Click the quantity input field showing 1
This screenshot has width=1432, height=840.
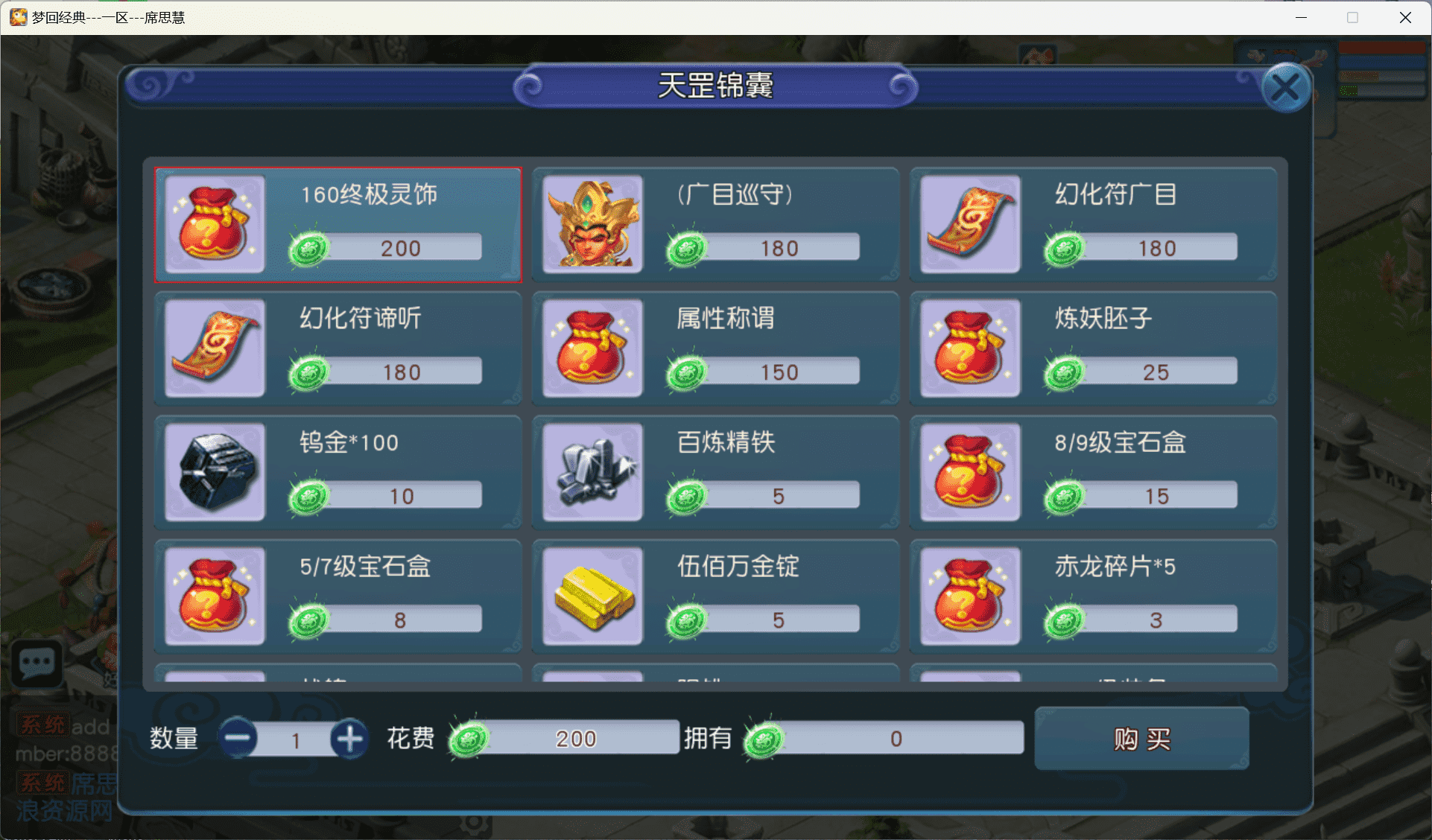(x=296, y=738)
